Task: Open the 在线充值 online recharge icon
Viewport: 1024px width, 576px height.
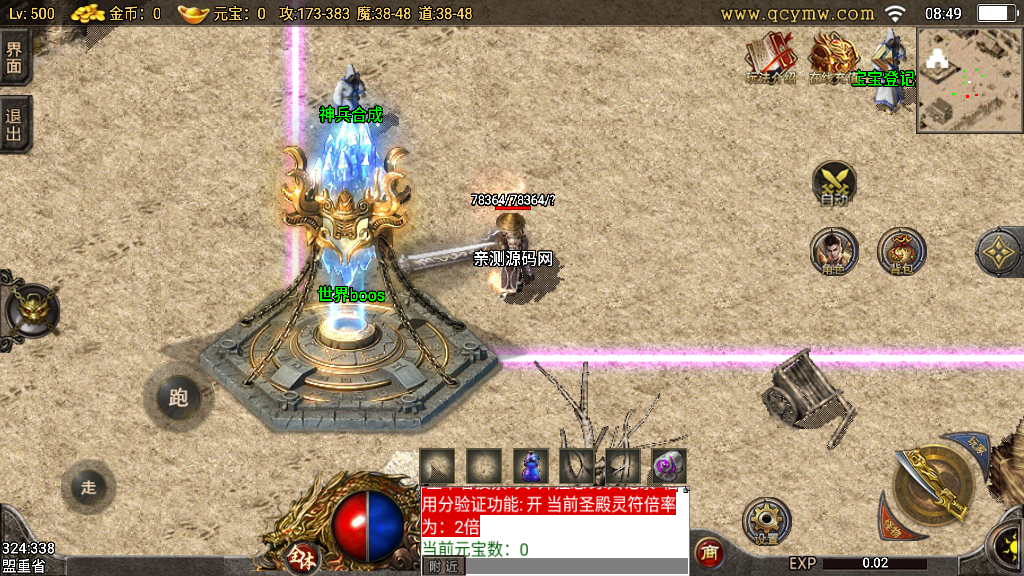Action: [x=832, y=58]
